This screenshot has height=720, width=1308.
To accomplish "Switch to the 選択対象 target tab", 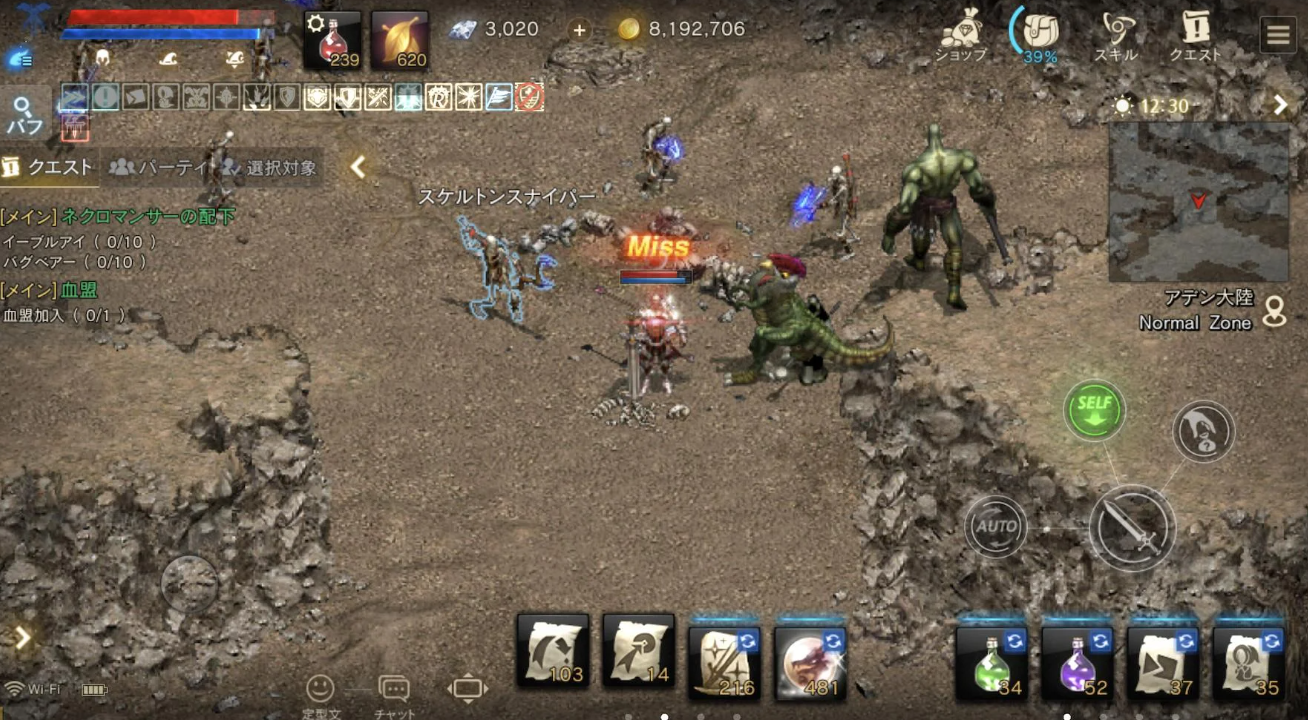I will click(x=270, y=167).
